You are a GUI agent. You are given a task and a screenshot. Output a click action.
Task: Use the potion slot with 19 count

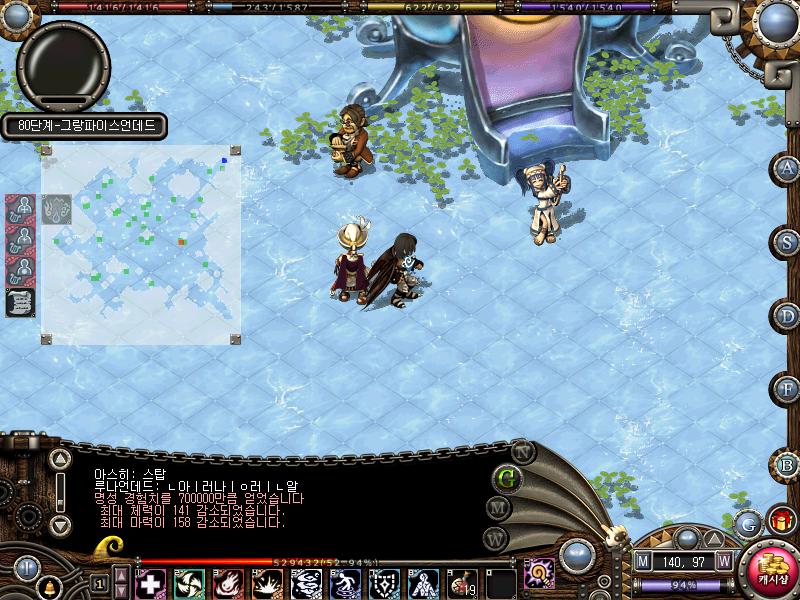coord(463,583)
